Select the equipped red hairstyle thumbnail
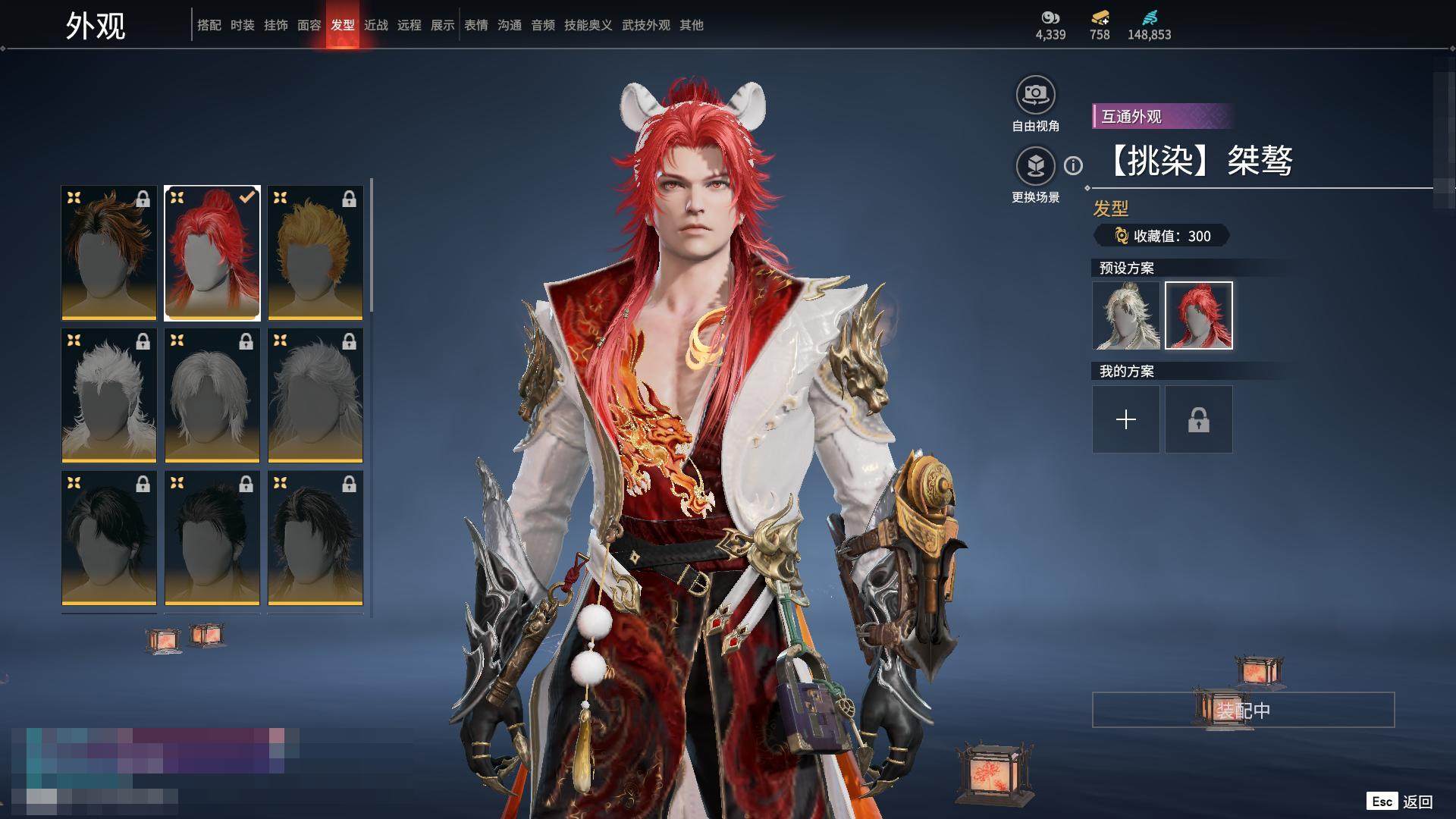Screen dimensions: 1456x819 [x=212, y=253]
